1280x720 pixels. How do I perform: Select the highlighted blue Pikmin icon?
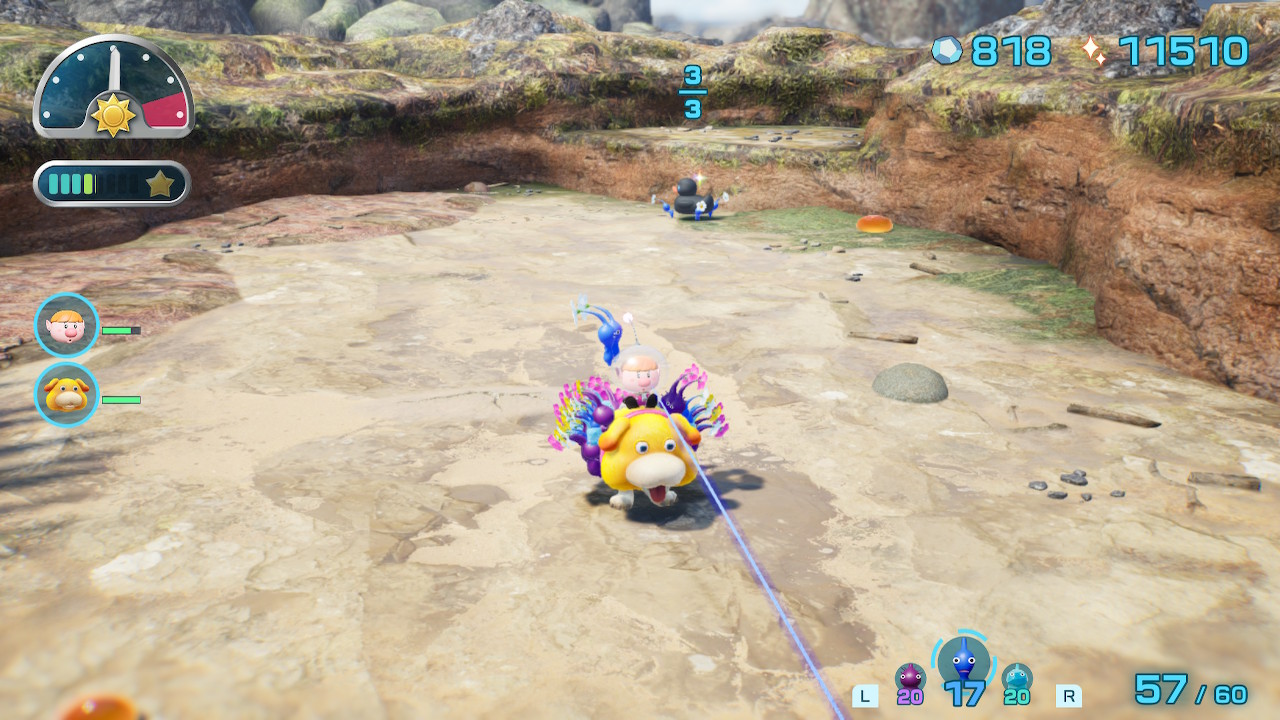click(x=964, y=660)
